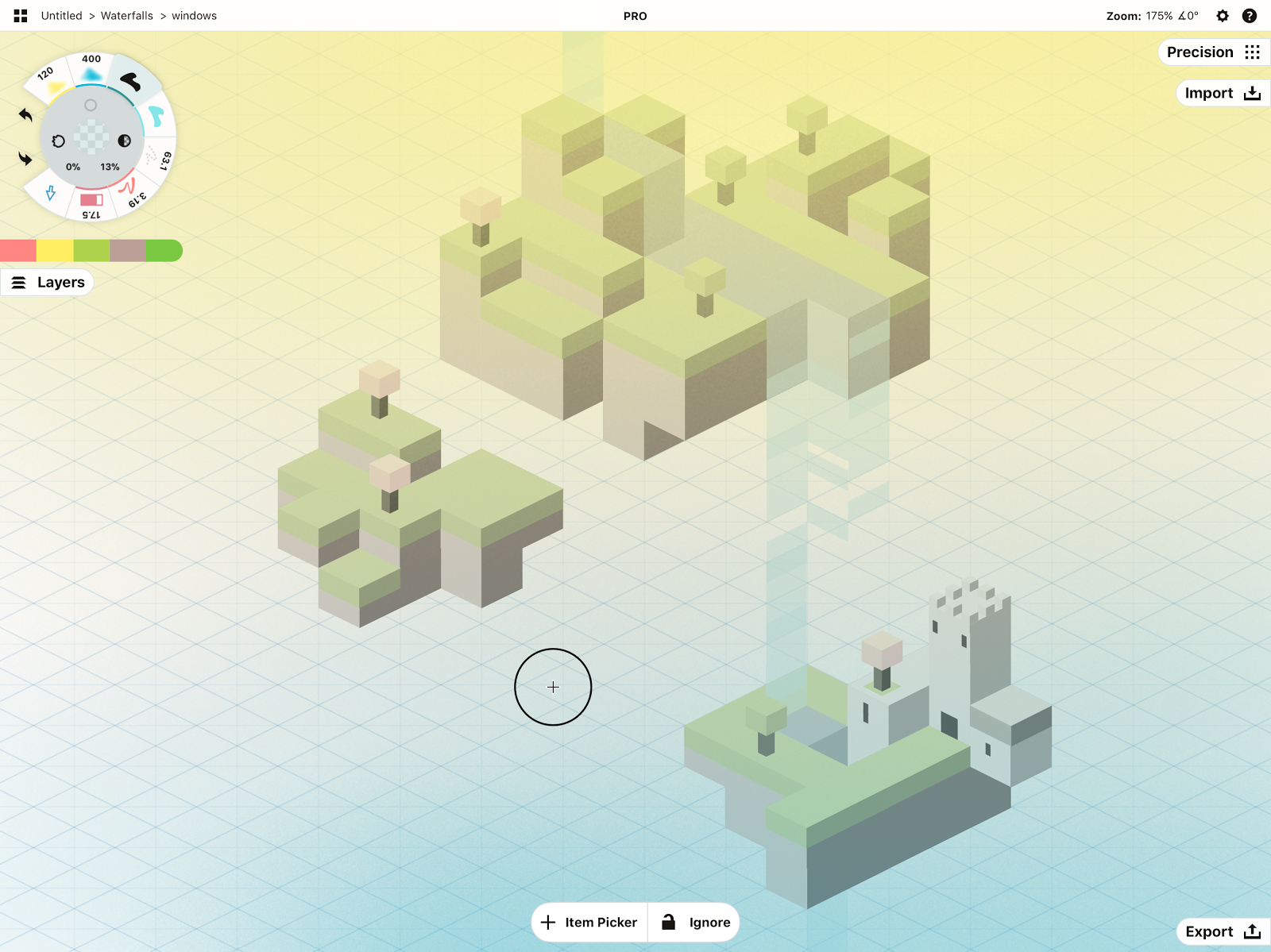This screenshot has width=1271, height=952.
Task: Pick the yellow color swatch
Action: point(55,251)
